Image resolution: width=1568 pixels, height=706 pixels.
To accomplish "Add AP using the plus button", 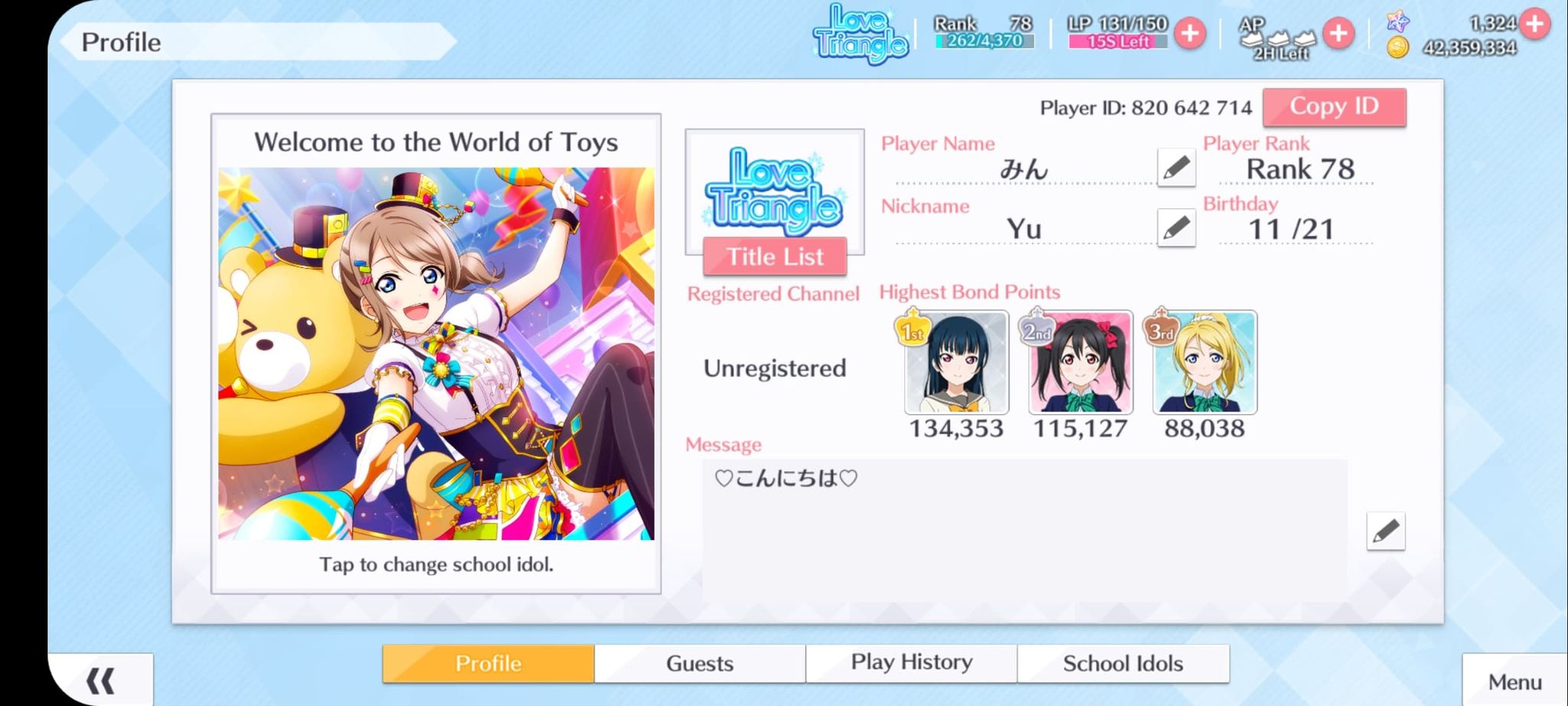I will click(x=1338, y=34).
